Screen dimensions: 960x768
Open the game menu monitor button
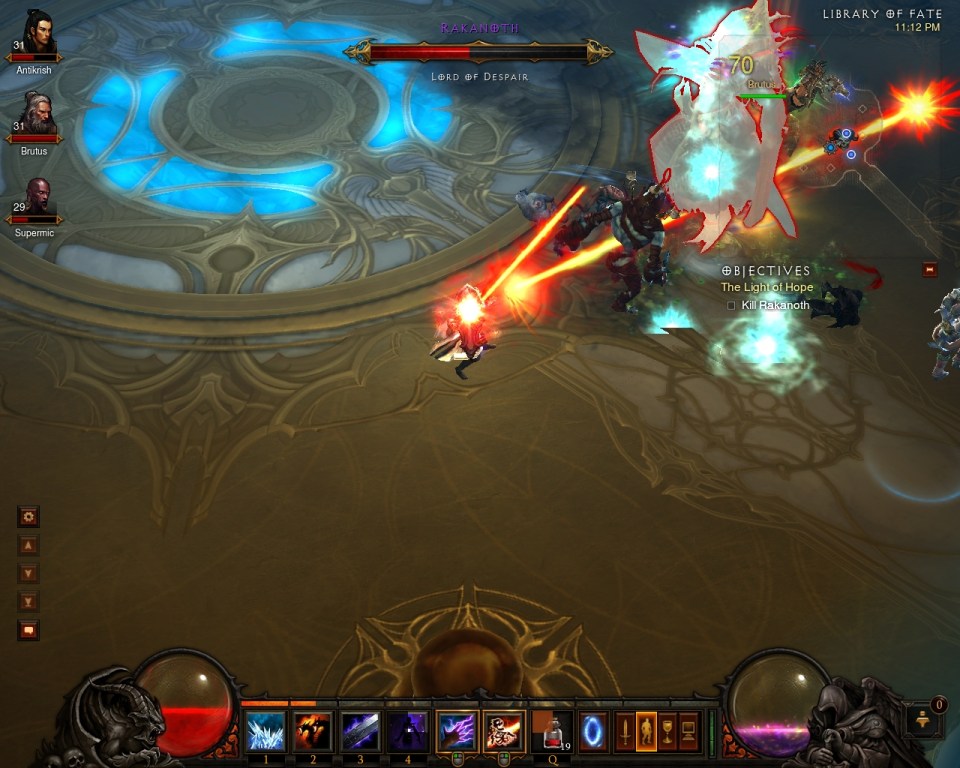(688, 731)
